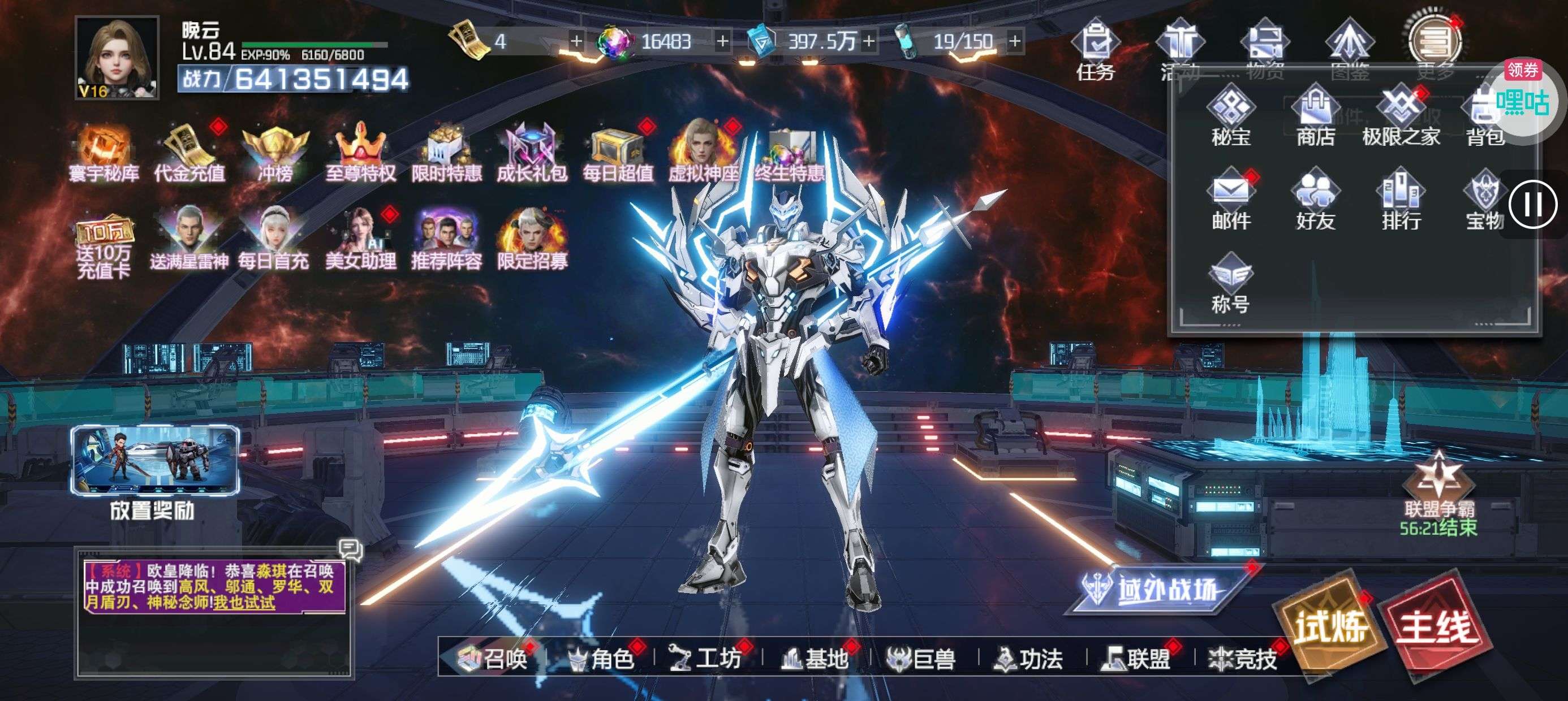Click the pause overlay button
The image size is (1568, 701).
pos(1533,205)
